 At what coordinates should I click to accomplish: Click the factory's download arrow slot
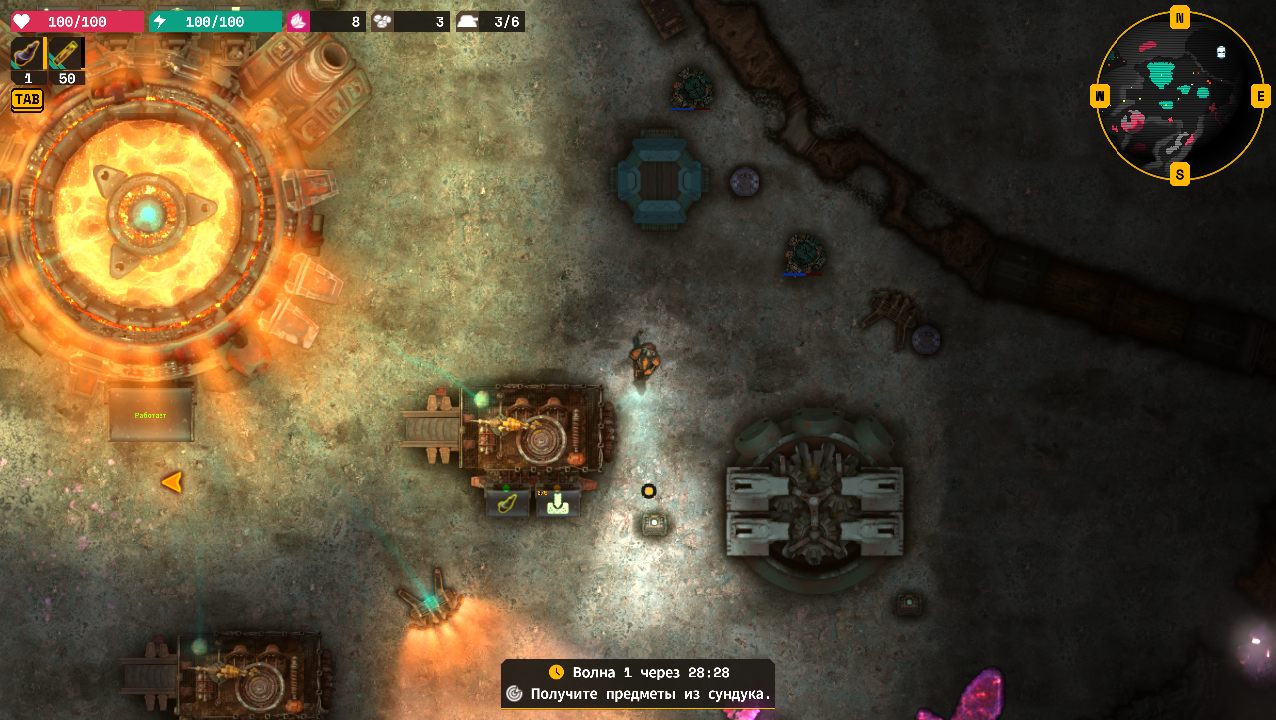coord(558,502)
